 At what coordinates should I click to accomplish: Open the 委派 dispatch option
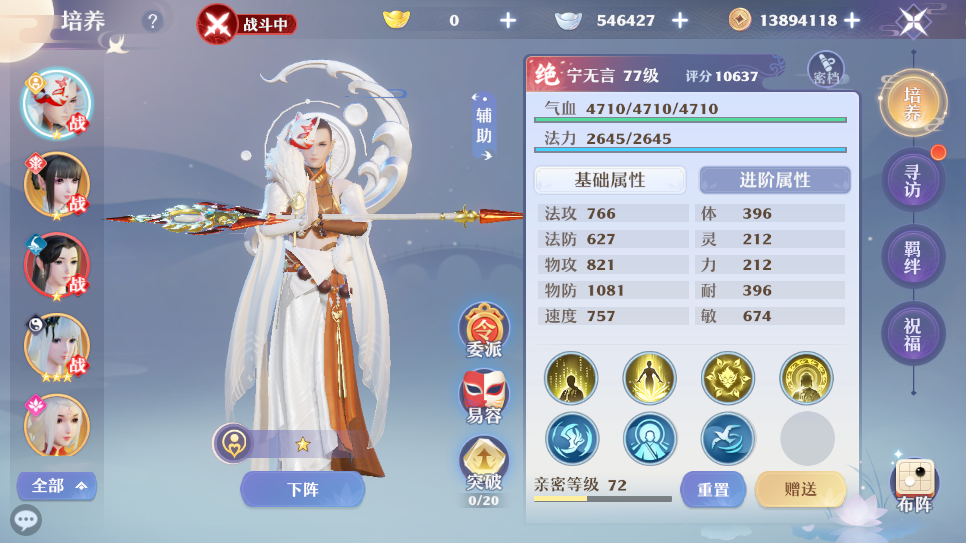(x=484, y=330)
